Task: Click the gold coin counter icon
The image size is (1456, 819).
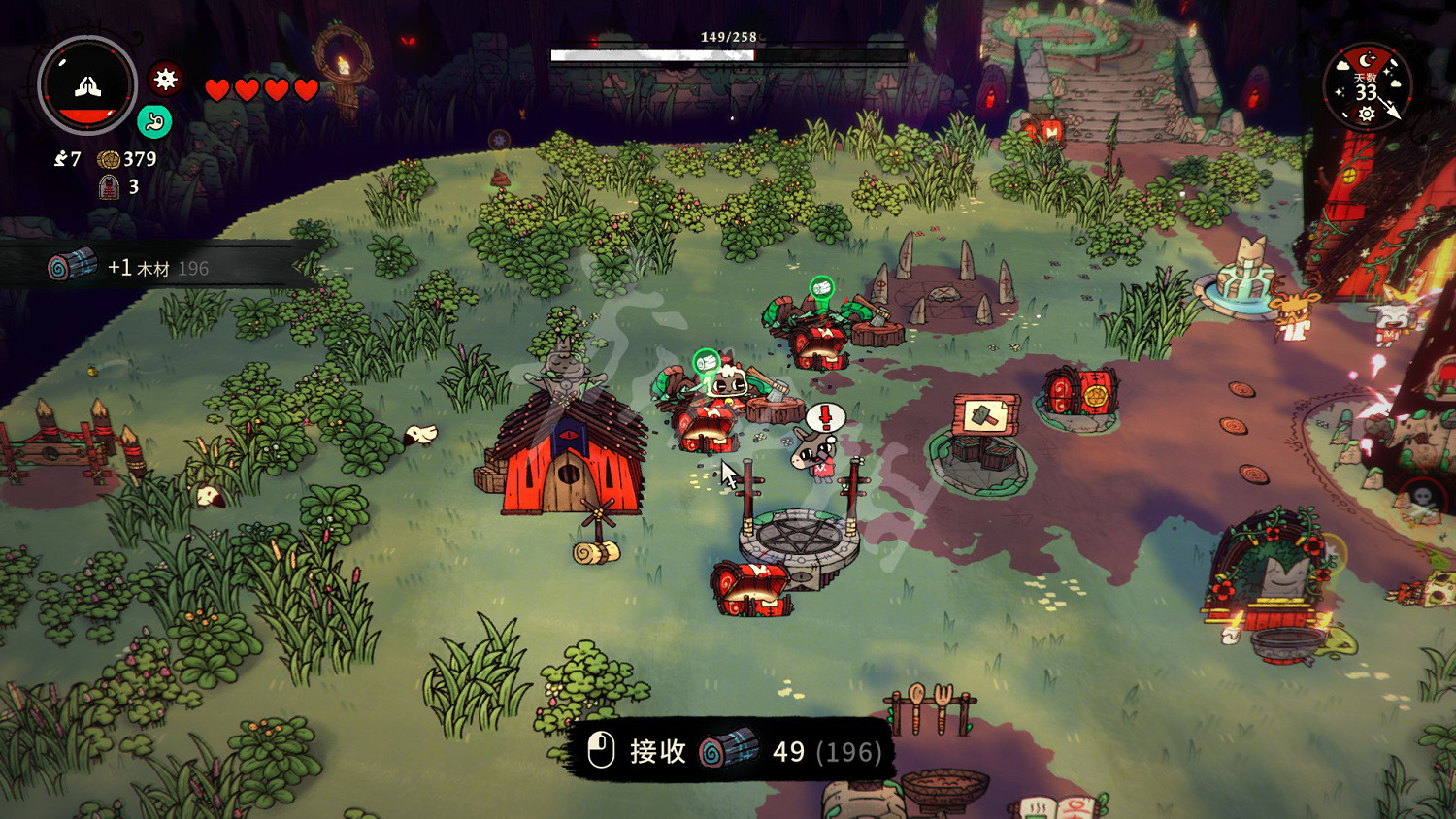Action: tap(109, 159)
